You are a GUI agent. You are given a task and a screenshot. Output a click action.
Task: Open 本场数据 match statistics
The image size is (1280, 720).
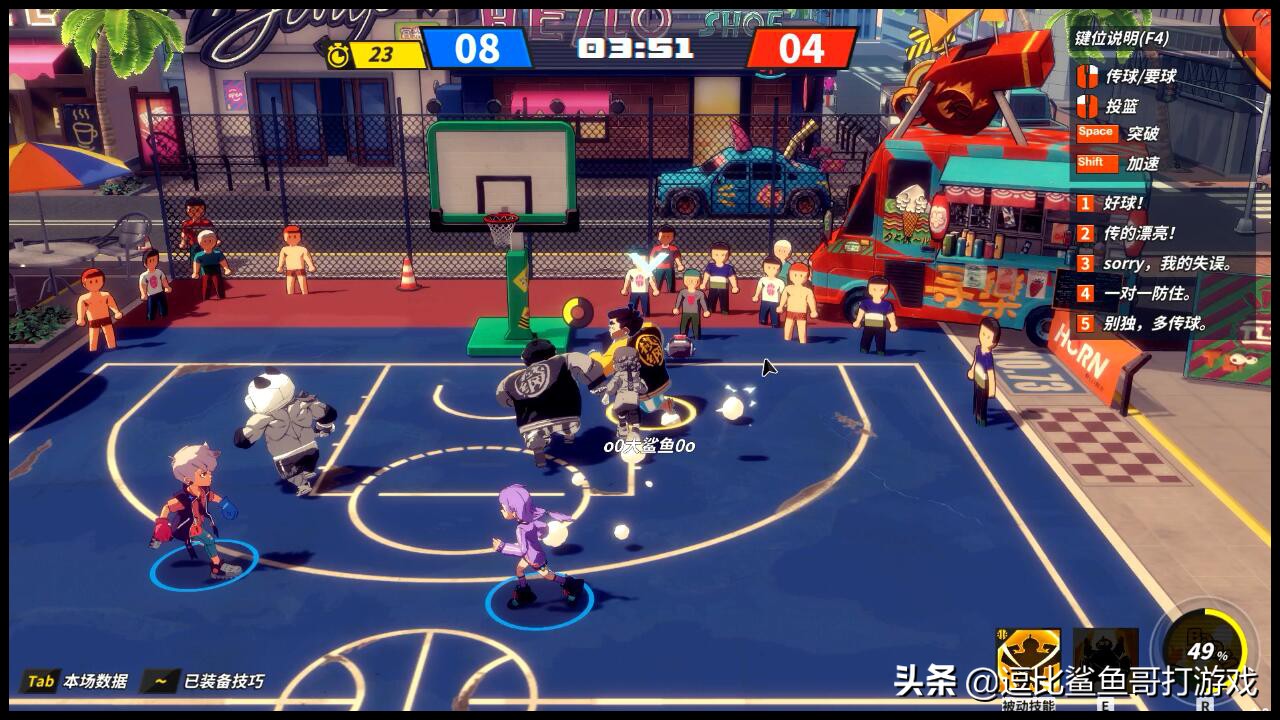(78, 681)
